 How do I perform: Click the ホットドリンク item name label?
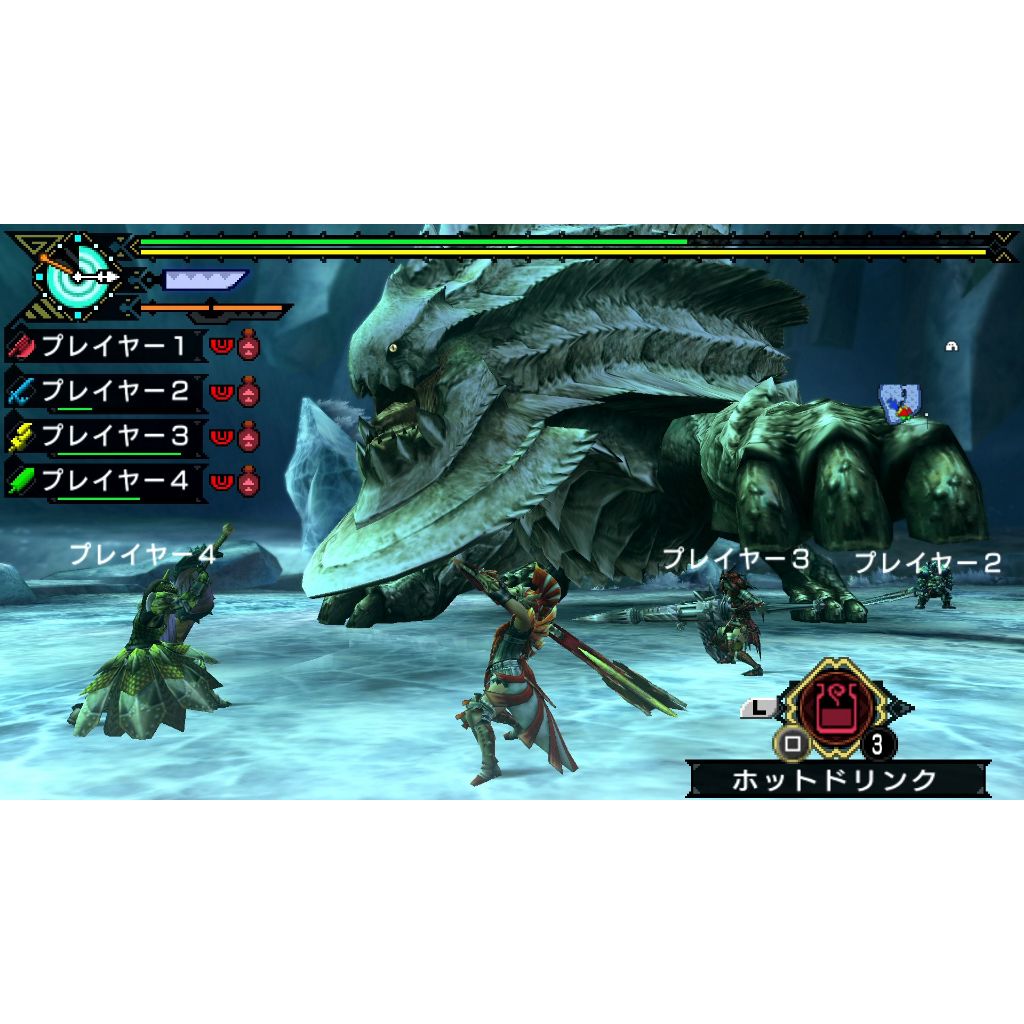(x=835, y=779)
